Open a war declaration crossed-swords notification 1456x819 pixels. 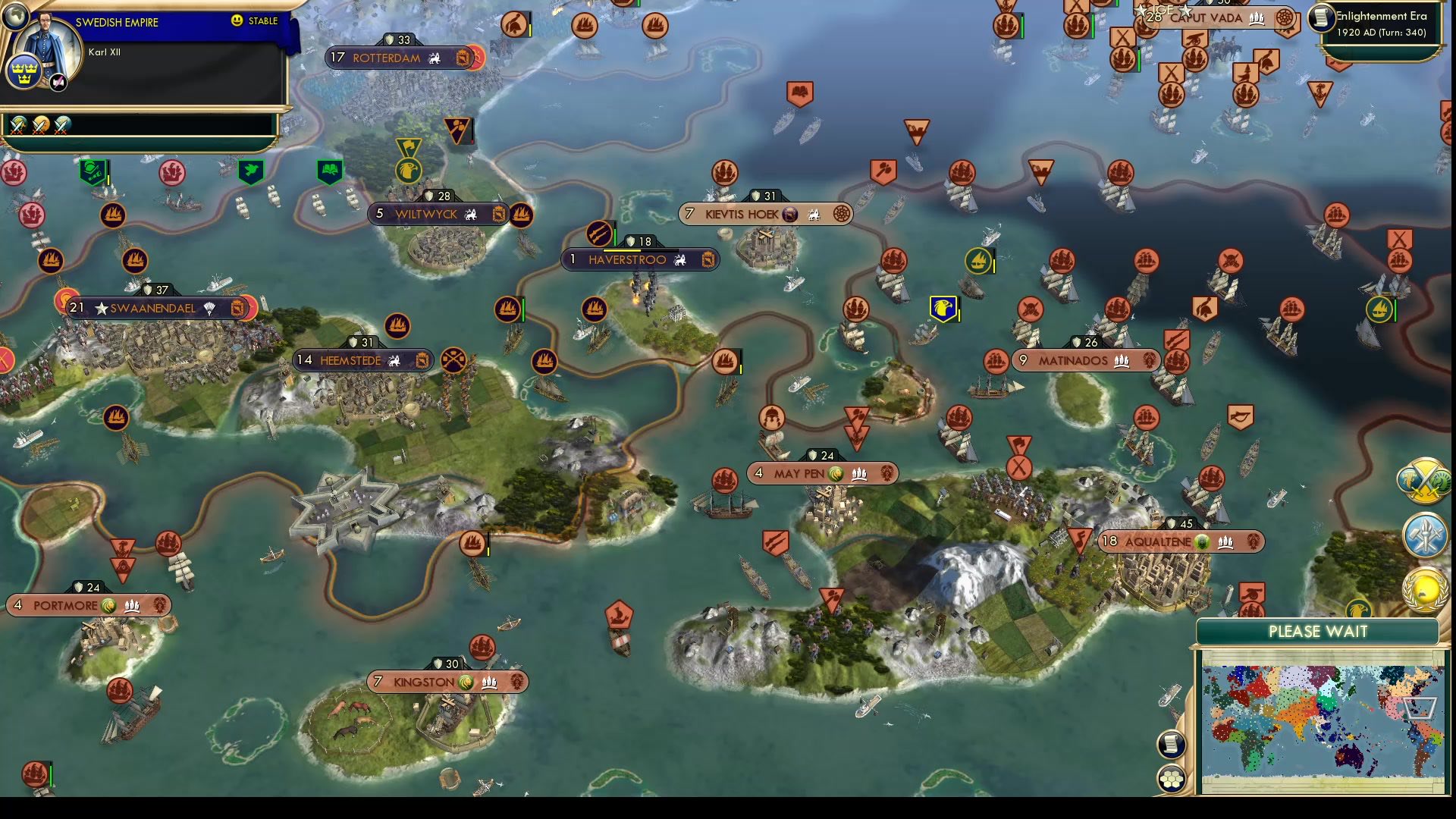17,126
